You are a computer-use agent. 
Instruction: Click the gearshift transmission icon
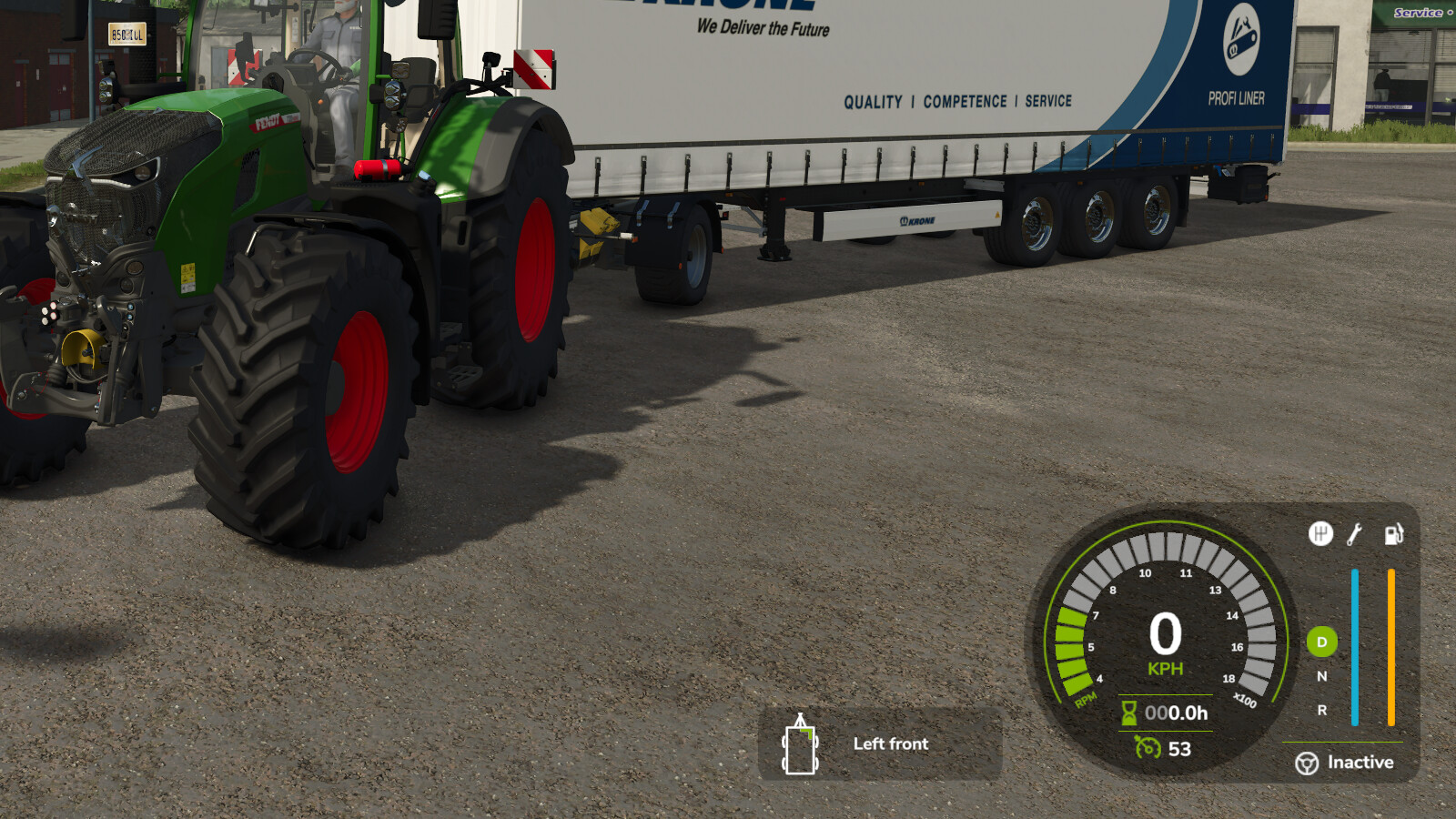pyautogui.click(x=1321, y=535)
